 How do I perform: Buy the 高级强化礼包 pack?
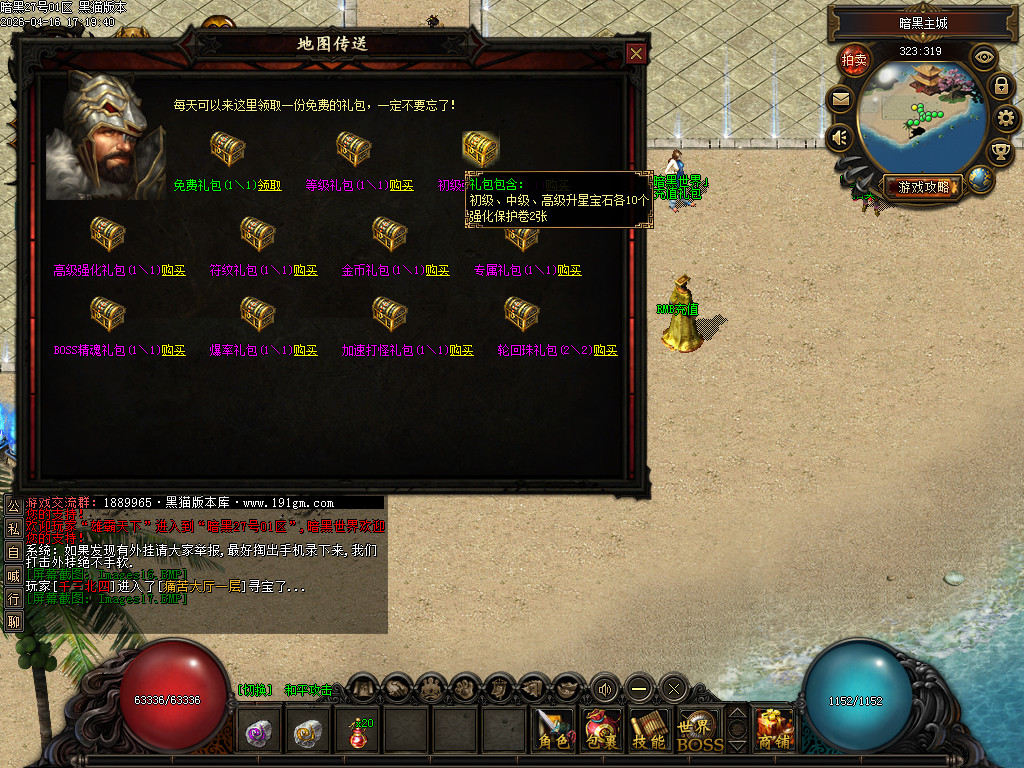[173, 270]
